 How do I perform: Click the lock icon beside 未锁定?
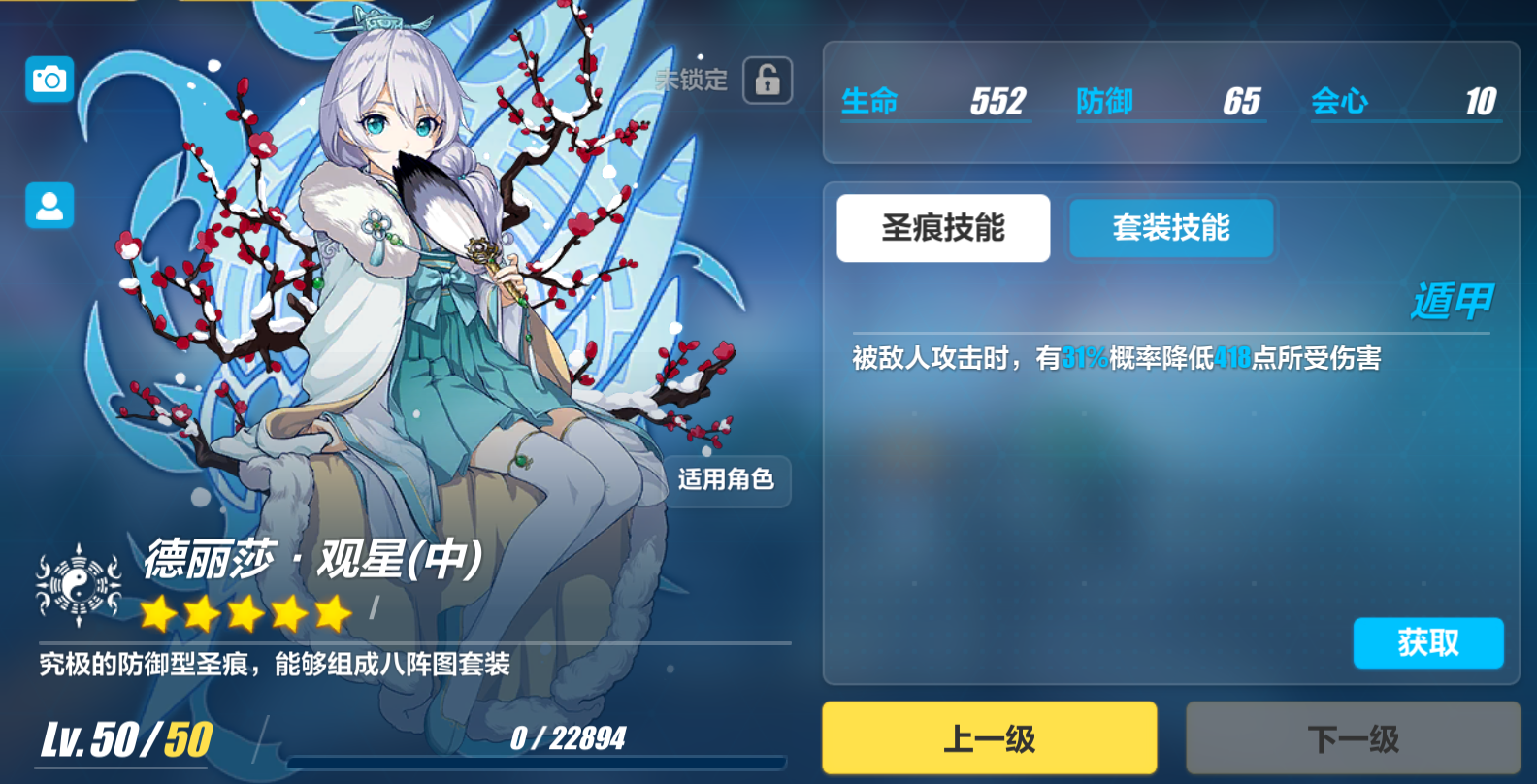(x=767, y=81)
